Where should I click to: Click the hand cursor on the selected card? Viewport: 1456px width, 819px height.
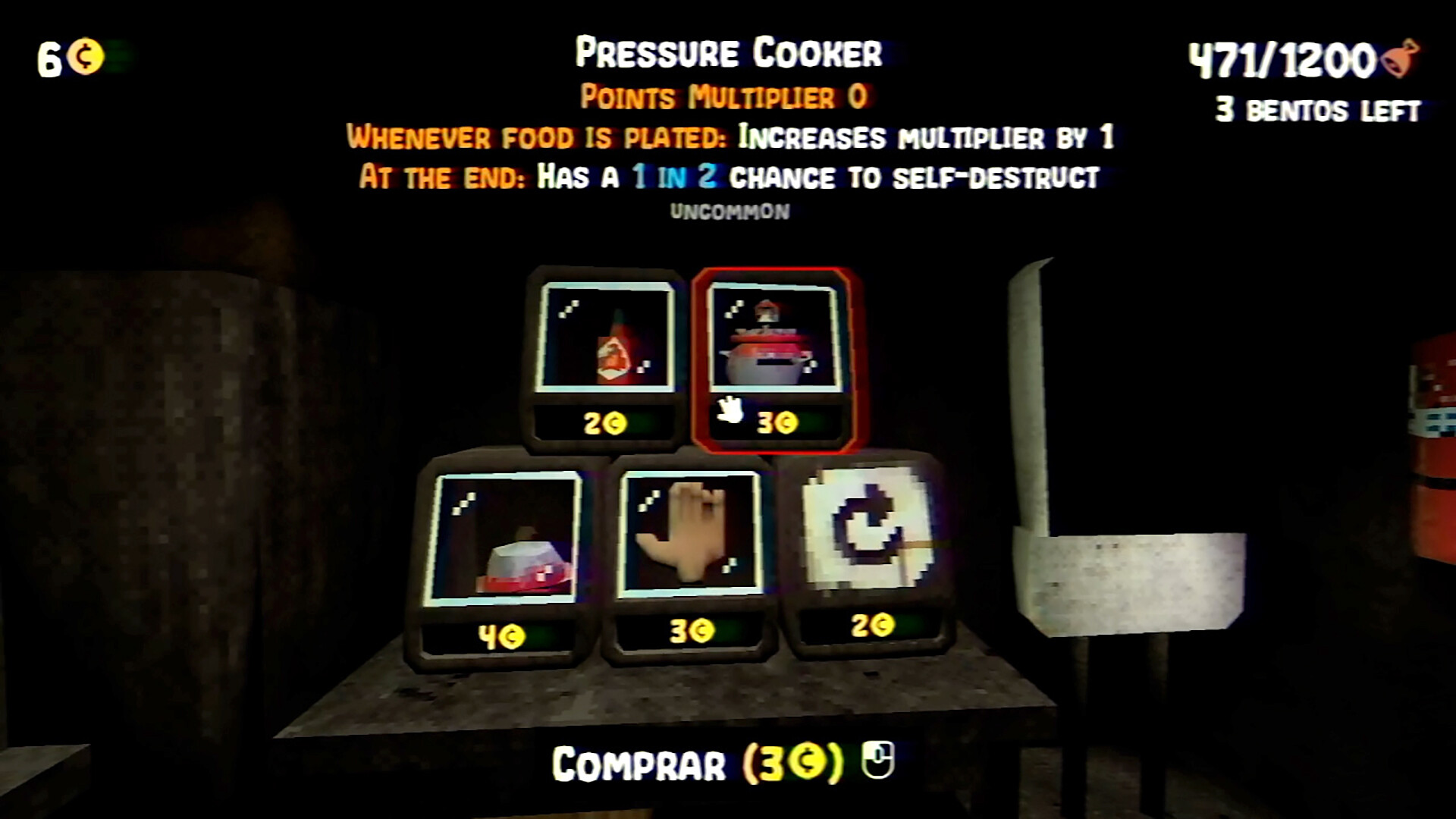click(730, 412)
